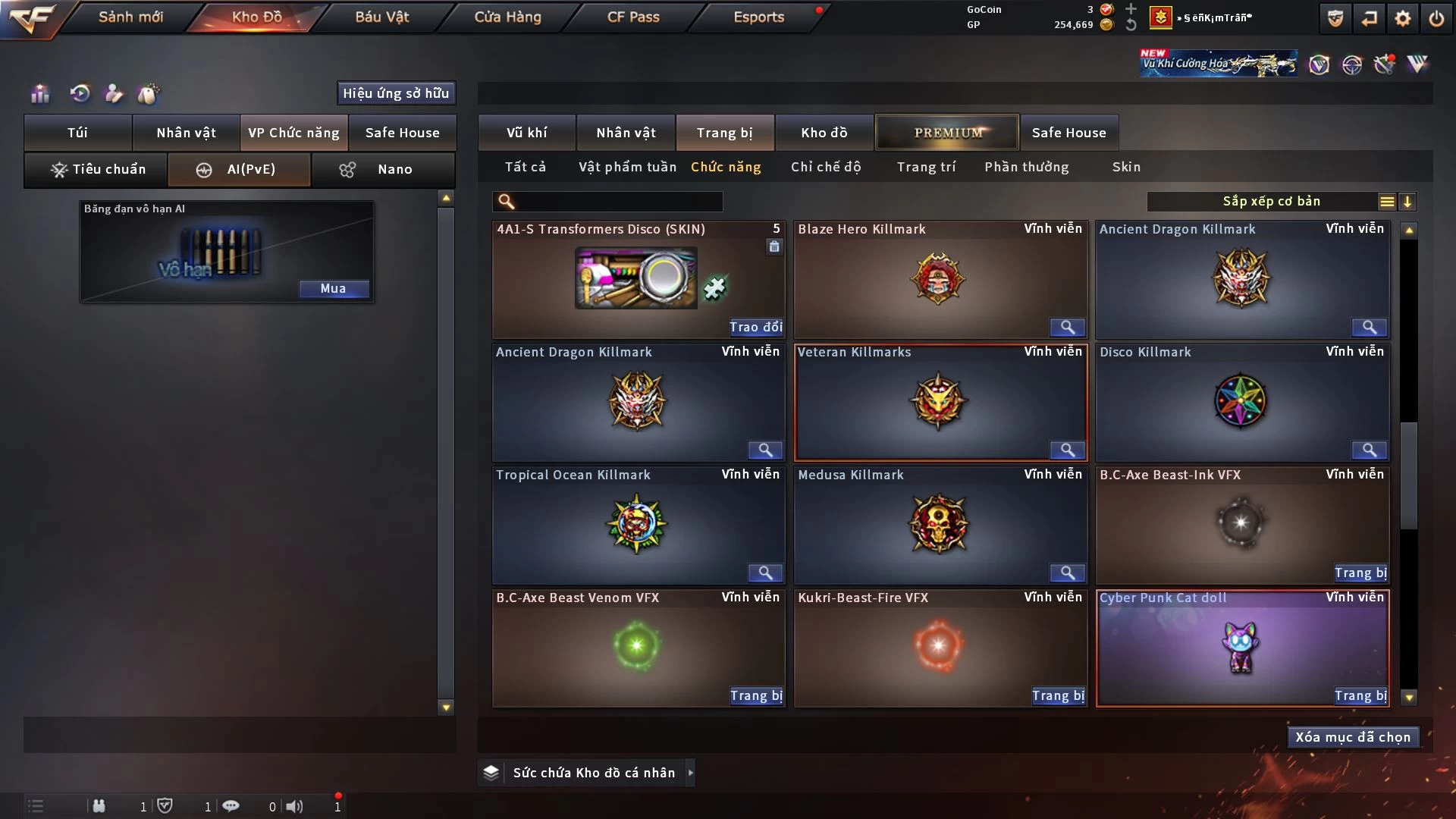Switch to the PREMIUM tab
This screenshot has height=819, width=1456.
947,133
